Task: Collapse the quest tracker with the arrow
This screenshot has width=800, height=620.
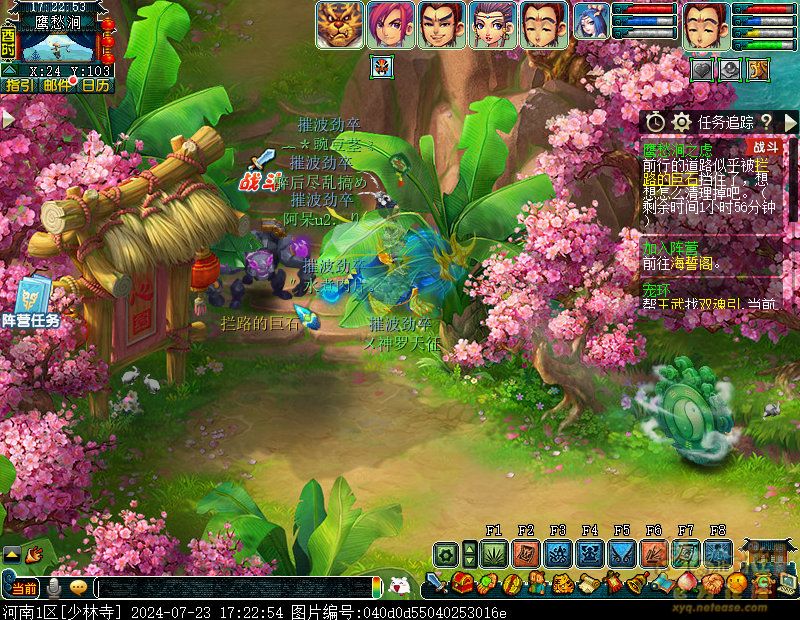Action: pos(788,122)
